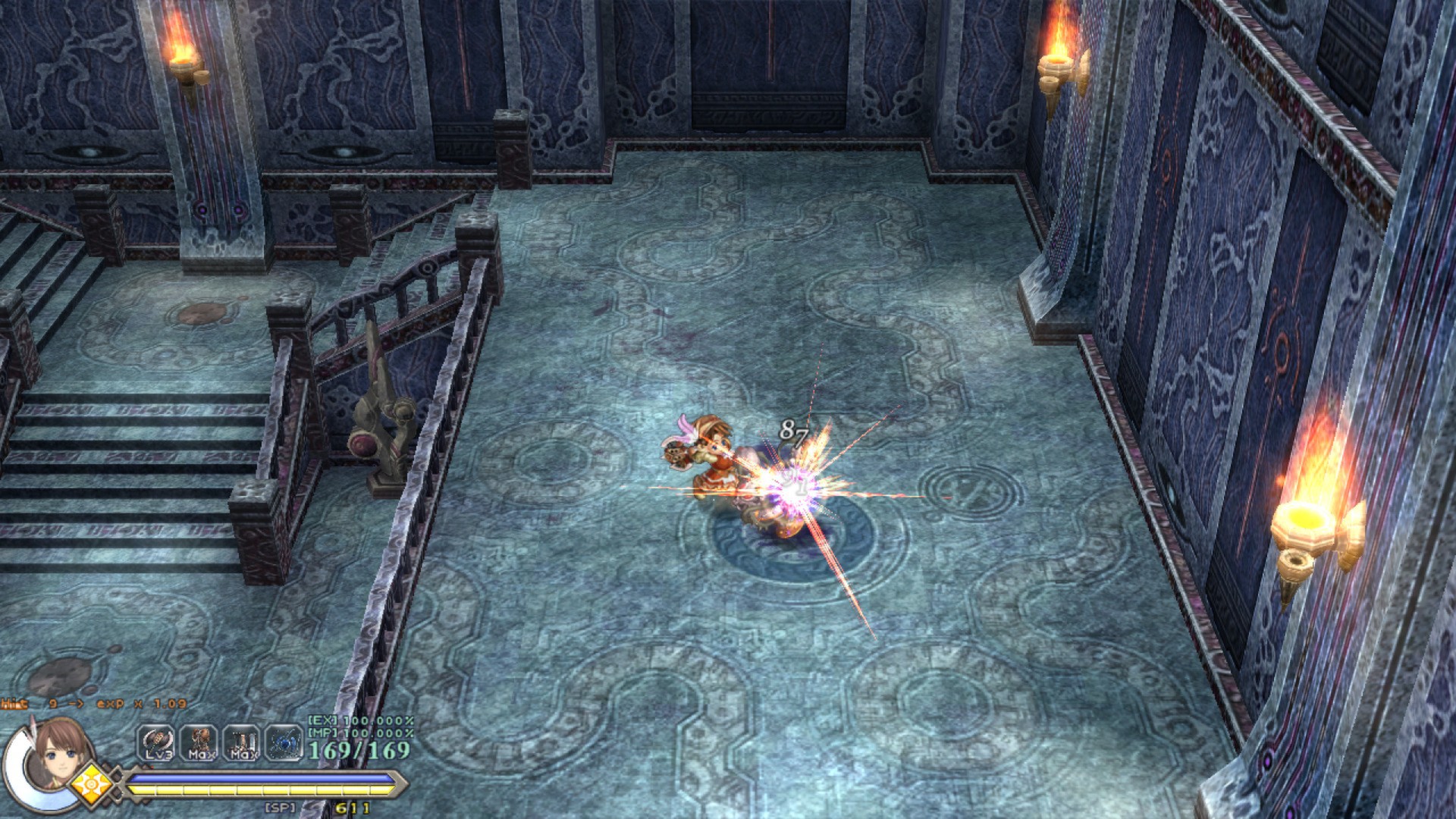Click the Max shield equipment icon

pyautogui.click(x=242, y=741)
